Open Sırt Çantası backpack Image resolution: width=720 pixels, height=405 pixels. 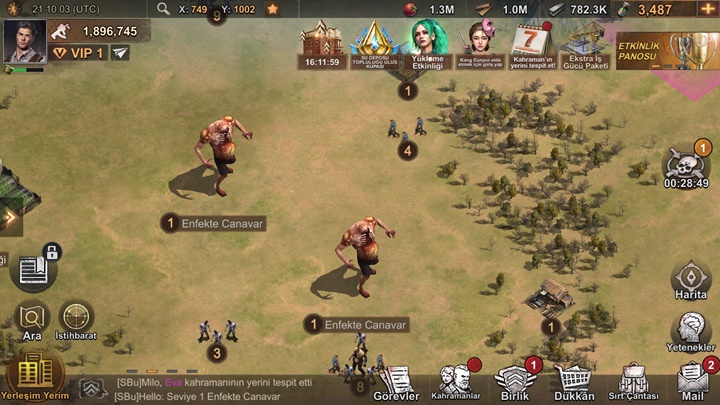click(x=635, y=381)
